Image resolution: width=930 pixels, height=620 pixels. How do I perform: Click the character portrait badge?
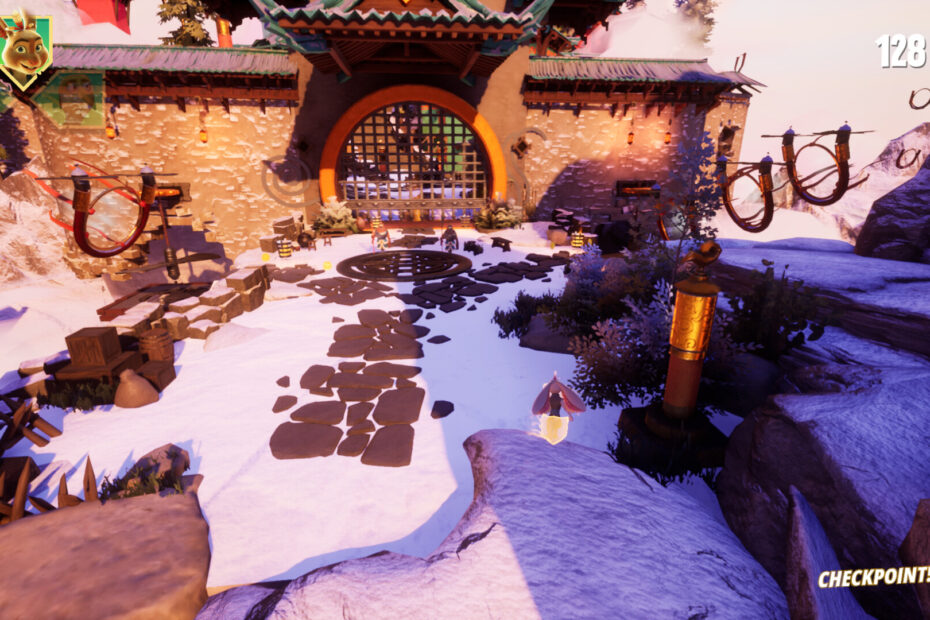click(x=25, y=50)
